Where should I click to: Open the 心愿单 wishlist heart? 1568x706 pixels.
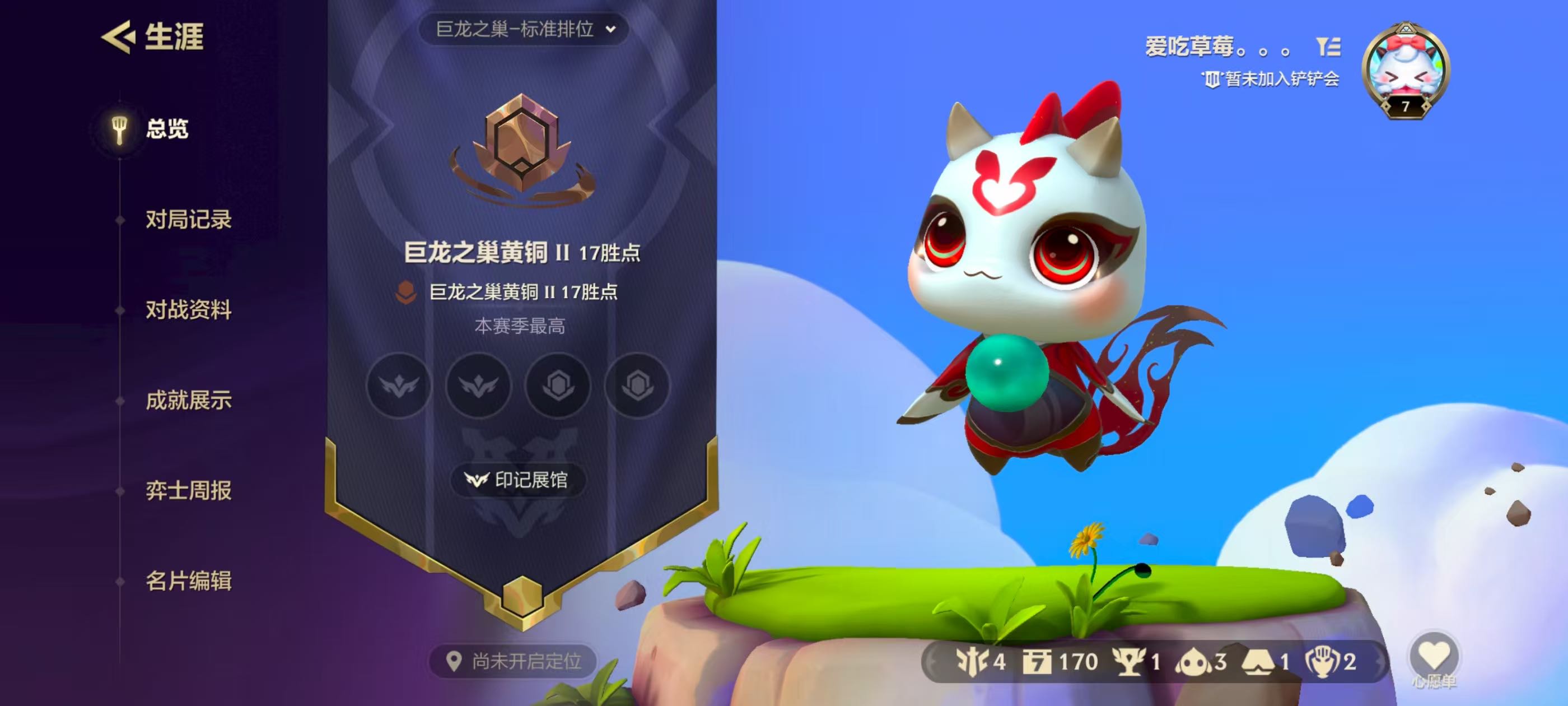click(x=1434, y=657)
